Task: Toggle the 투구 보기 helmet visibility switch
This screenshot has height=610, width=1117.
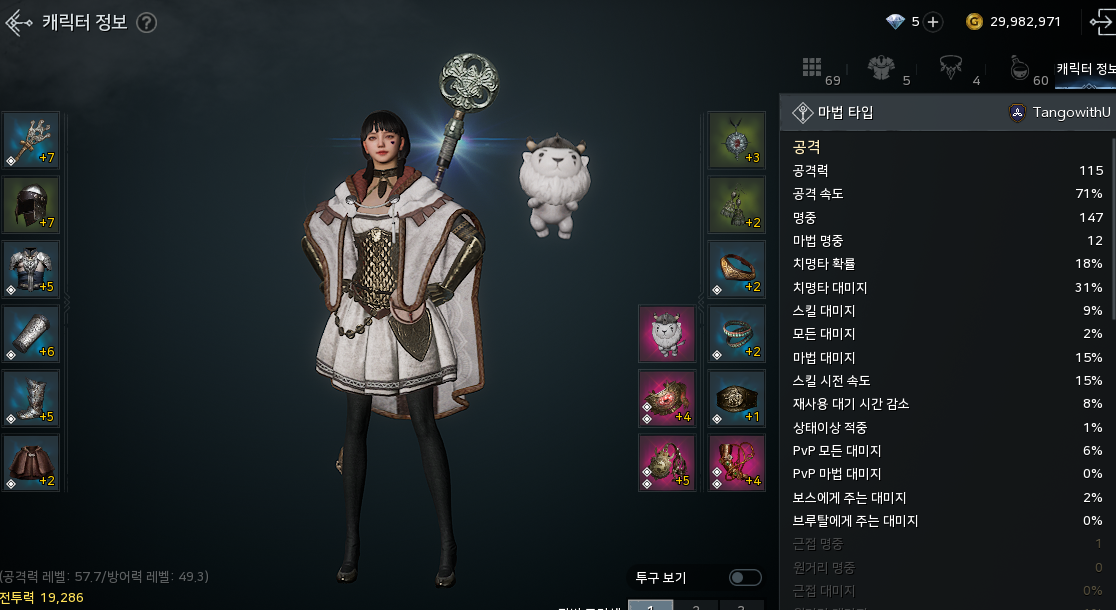Action: coord(745,577)
